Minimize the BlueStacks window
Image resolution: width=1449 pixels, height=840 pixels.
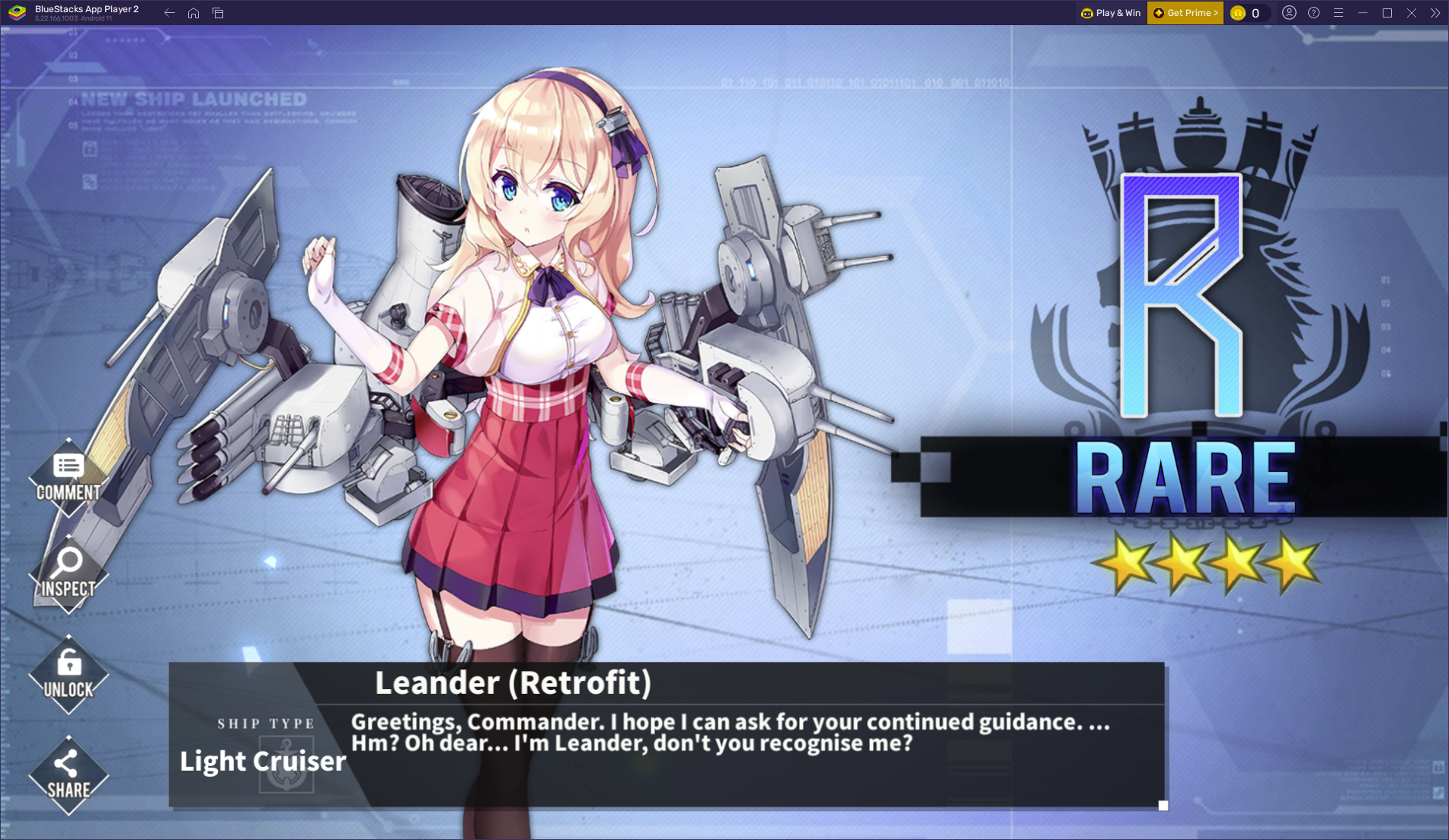pyautogui.click(x=1363, y=13)
